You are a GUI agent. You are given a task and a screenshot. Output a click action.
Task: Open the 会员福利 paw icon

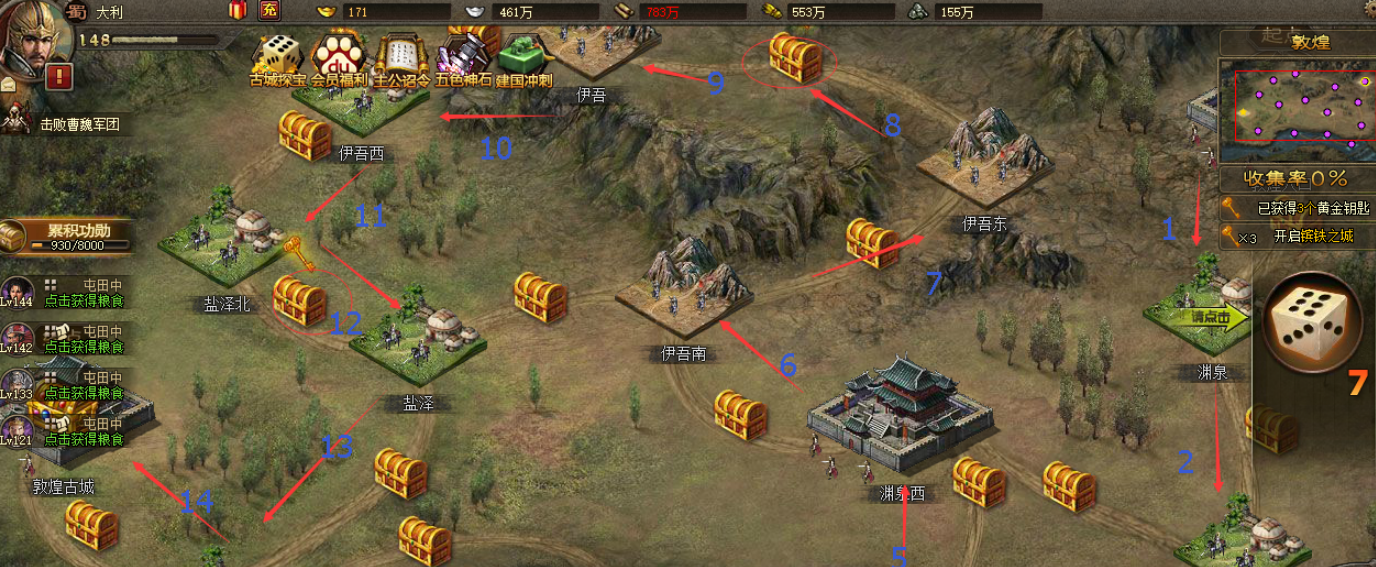coord(339,60)
